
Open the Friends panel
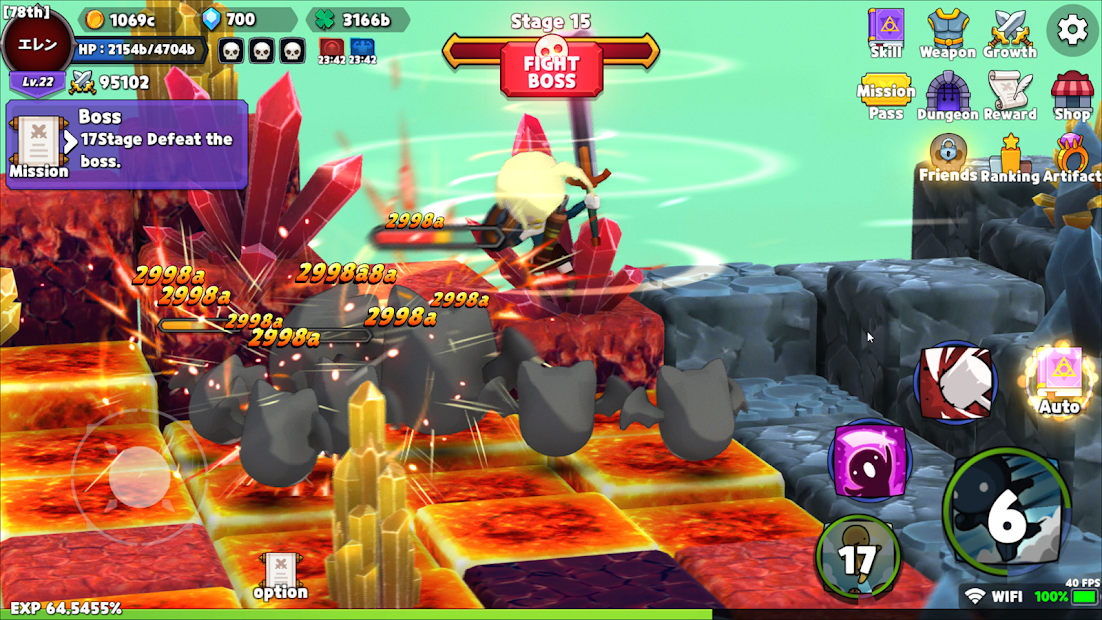[x=947, y=158]
